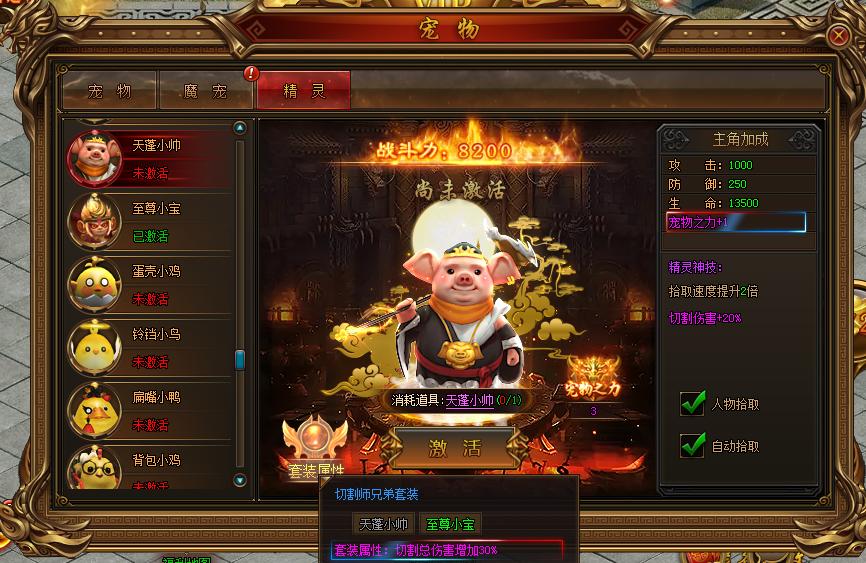
Task: Select the 铃铛小鸟 spirit row
Action: click(x=150, y=347)
